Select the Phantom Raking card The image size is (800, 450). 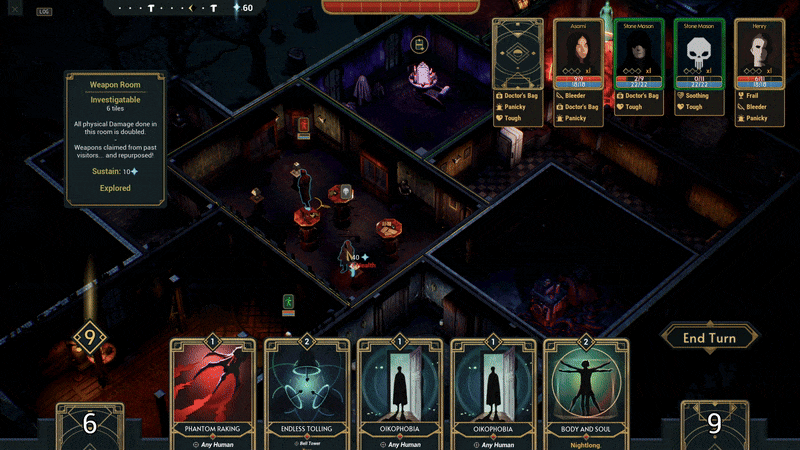click(212, 395)
